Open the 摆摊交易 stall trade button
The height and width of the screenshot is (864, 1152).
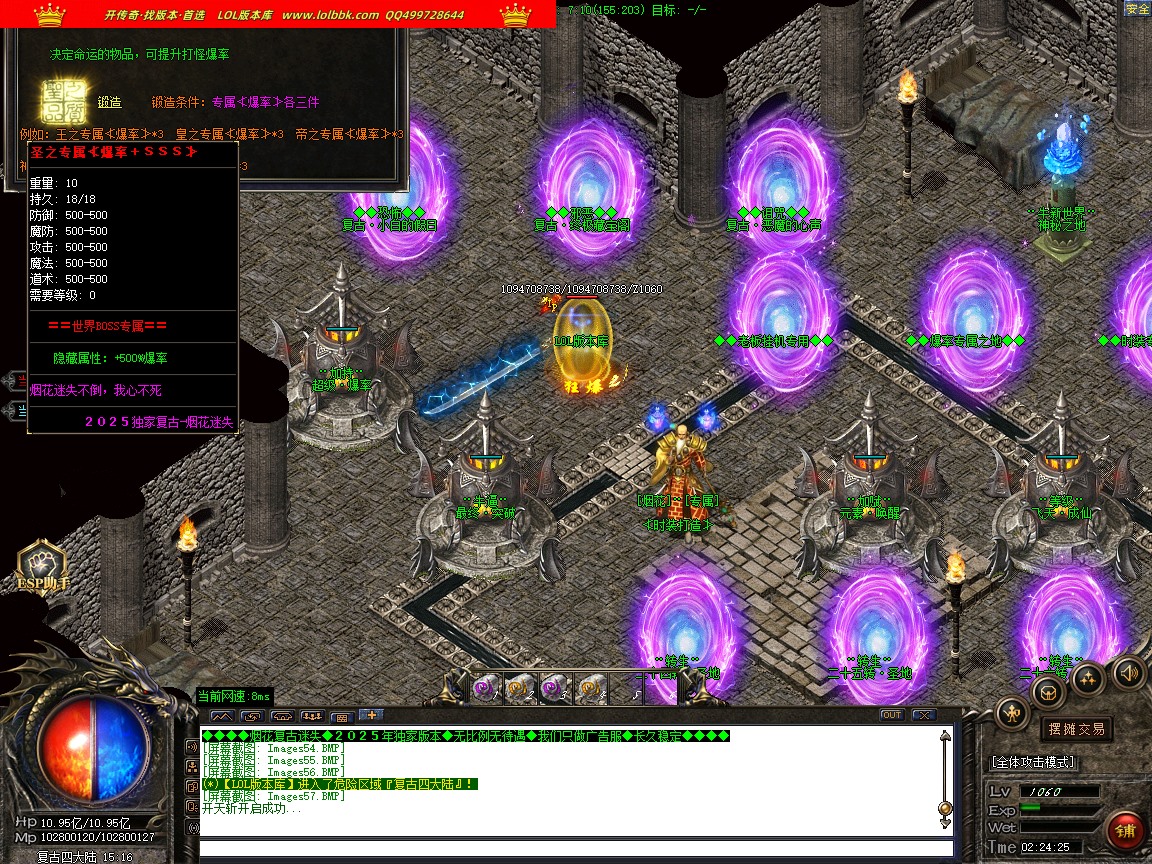coord(1075,729)
